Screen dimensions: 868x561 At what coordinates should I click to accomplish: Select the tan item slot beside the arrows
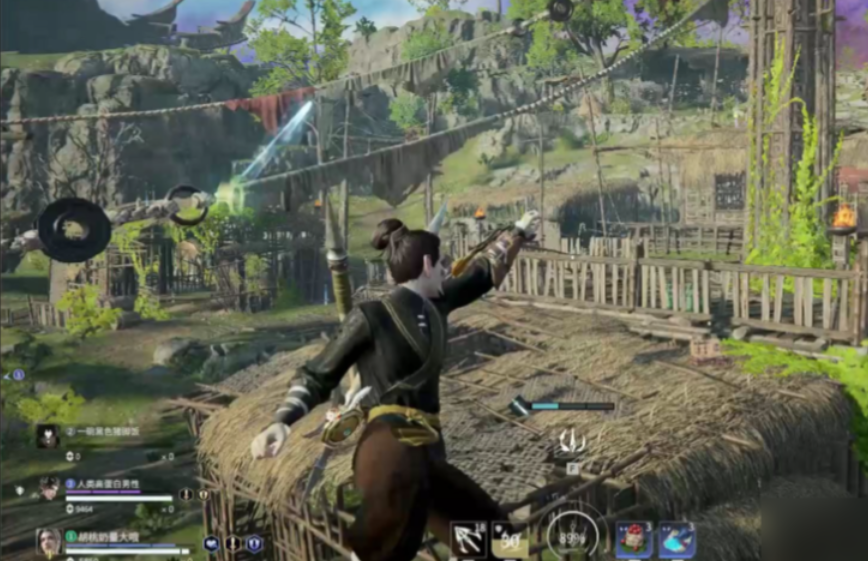[x=509, y=540]
